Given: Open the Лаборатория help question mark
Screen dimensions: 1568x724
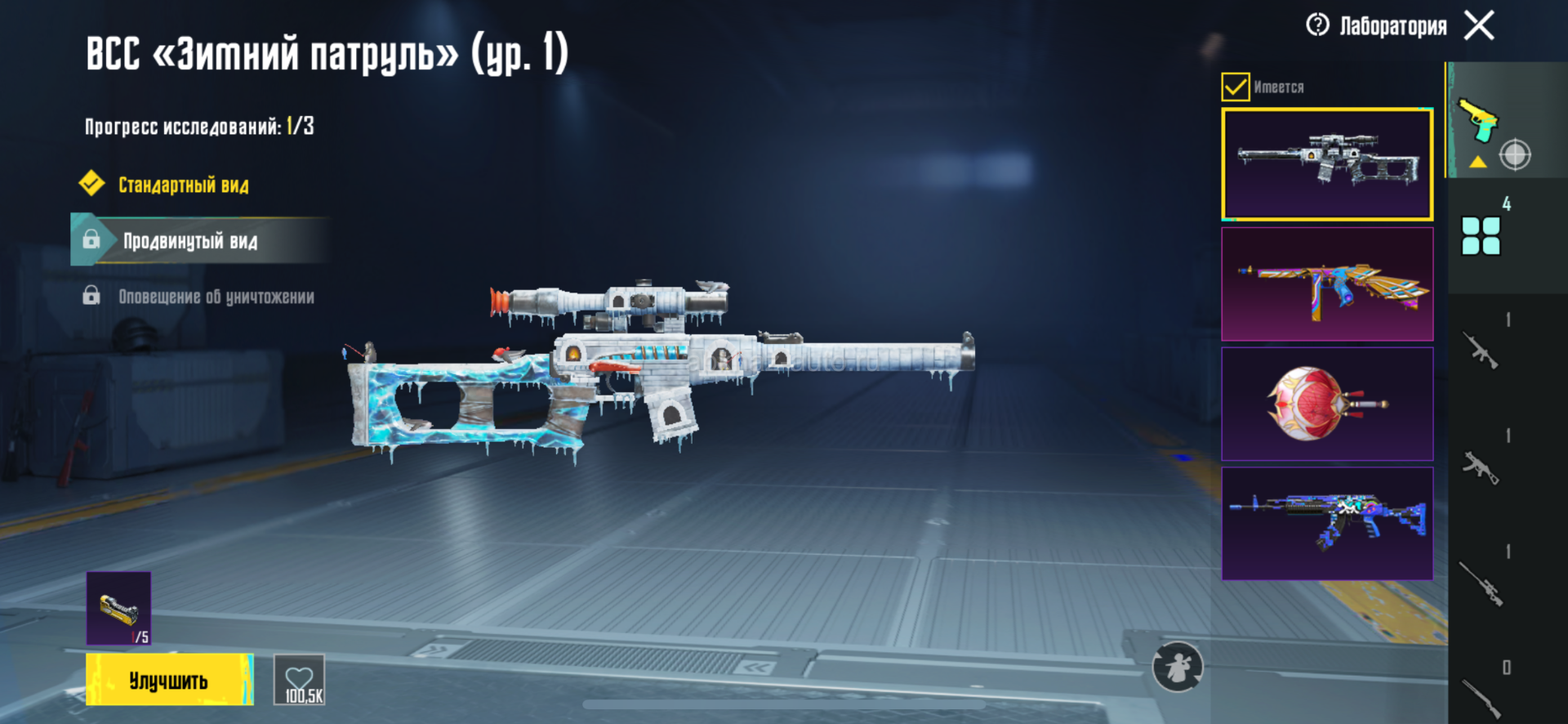Looking at the screenshot, I should point(1317,25).
